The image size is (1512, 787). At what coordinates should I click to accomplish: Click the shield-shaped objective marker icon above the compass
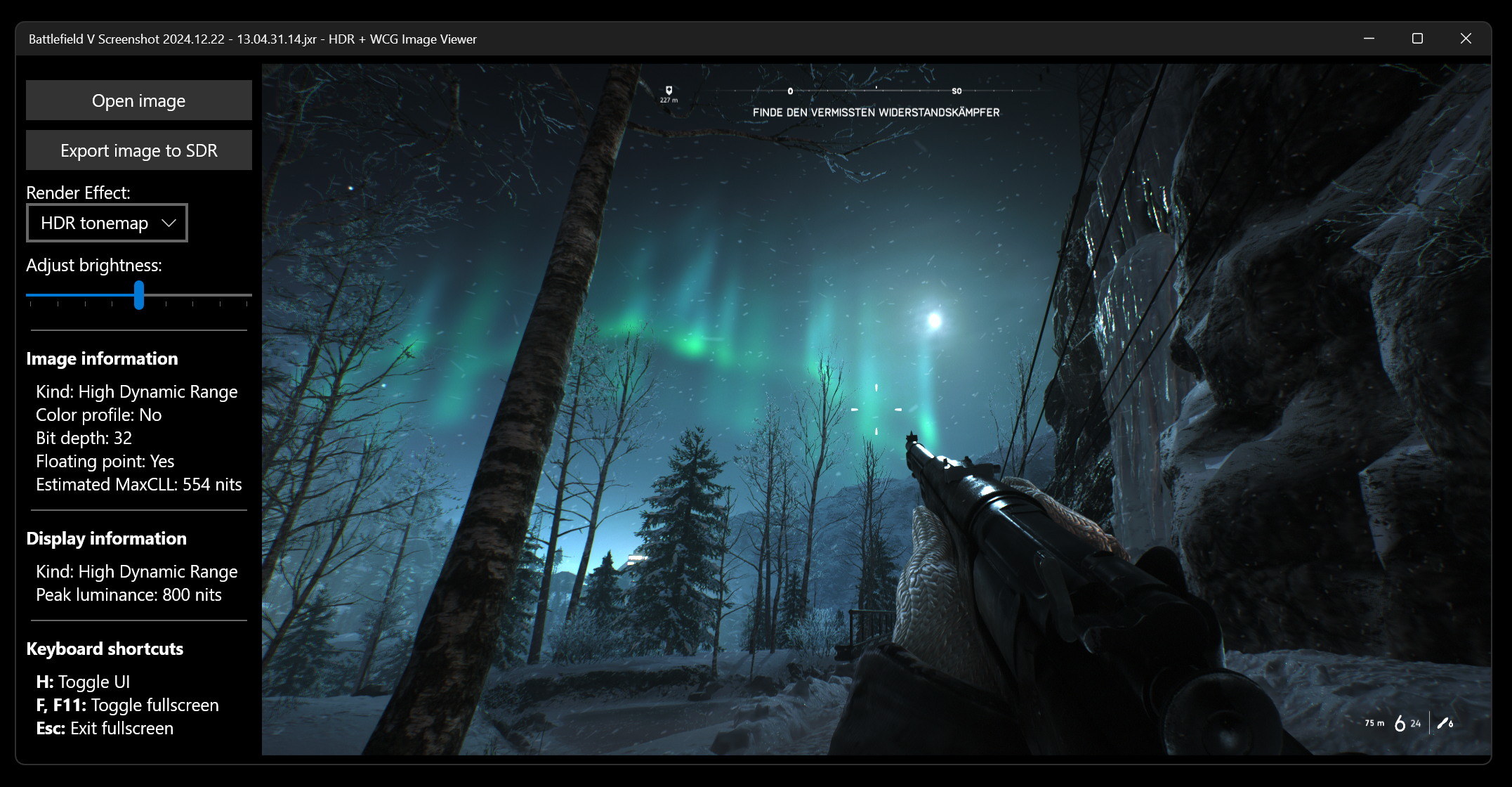[x=670, y=90]
